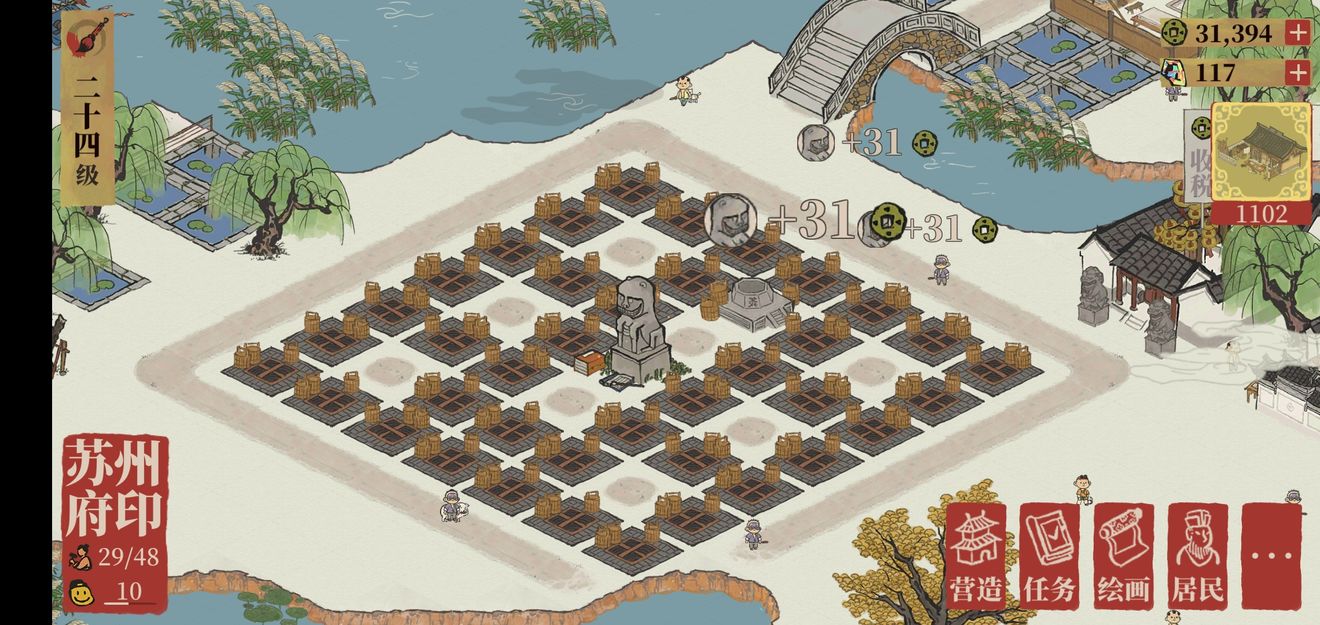1320x625 pixels.
Task: Add copper coins with the plus button
Action: click(x=1297, y=32)
